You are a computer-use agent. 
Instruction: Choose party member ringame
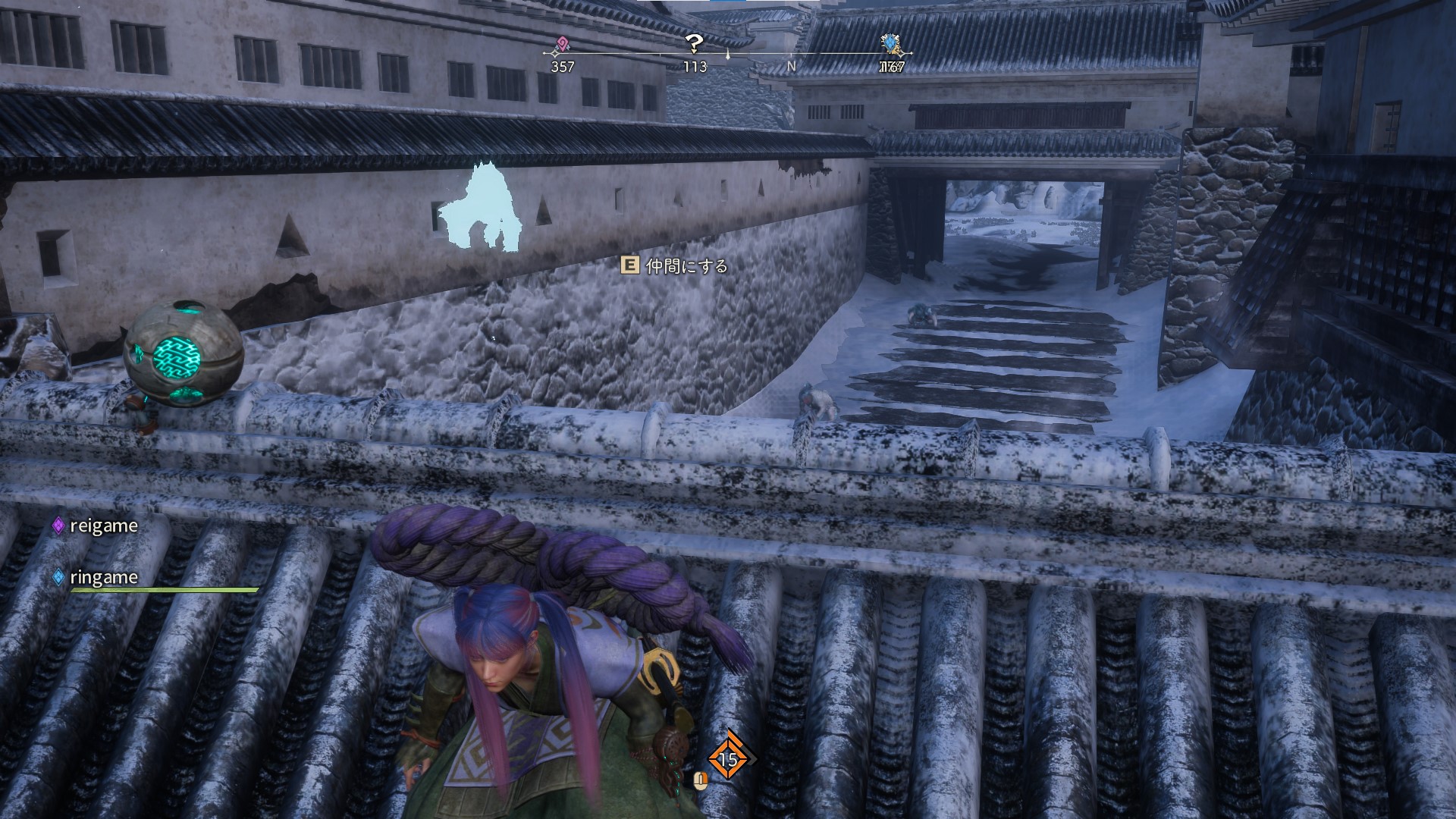(x=103, y=577)
